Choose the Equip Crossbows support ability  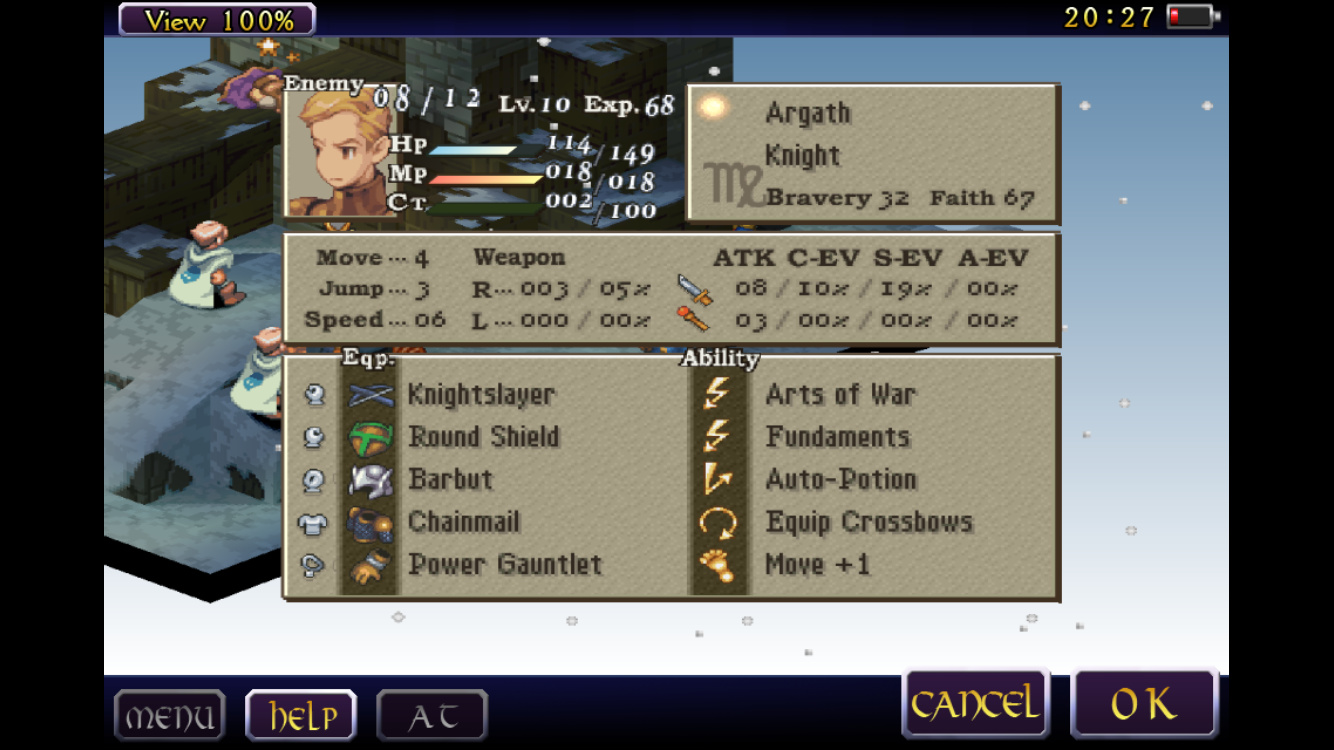(x=868, y=522)
